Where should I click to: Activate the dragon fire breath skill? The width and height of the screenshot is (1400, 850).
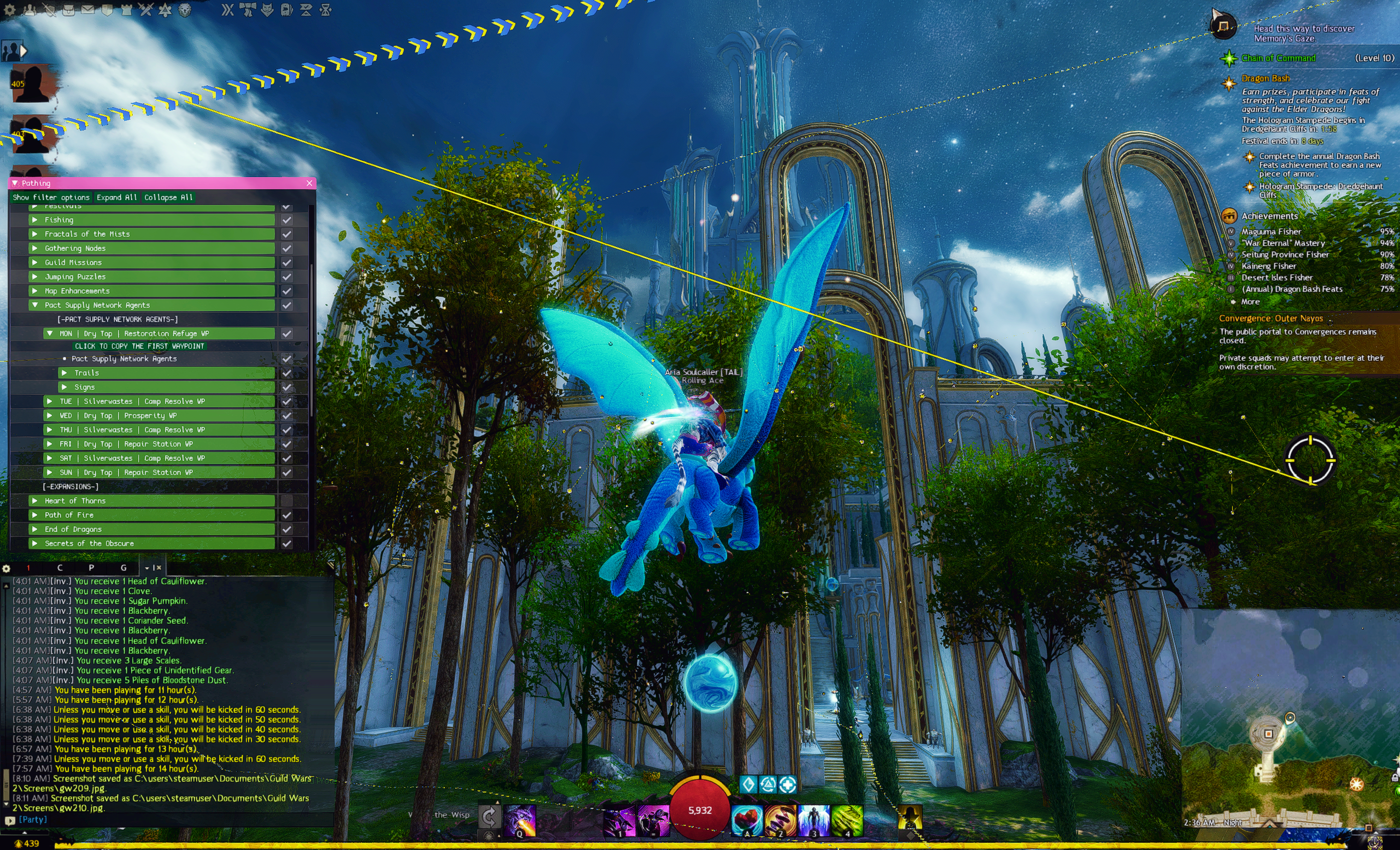[x=519, y=820]
